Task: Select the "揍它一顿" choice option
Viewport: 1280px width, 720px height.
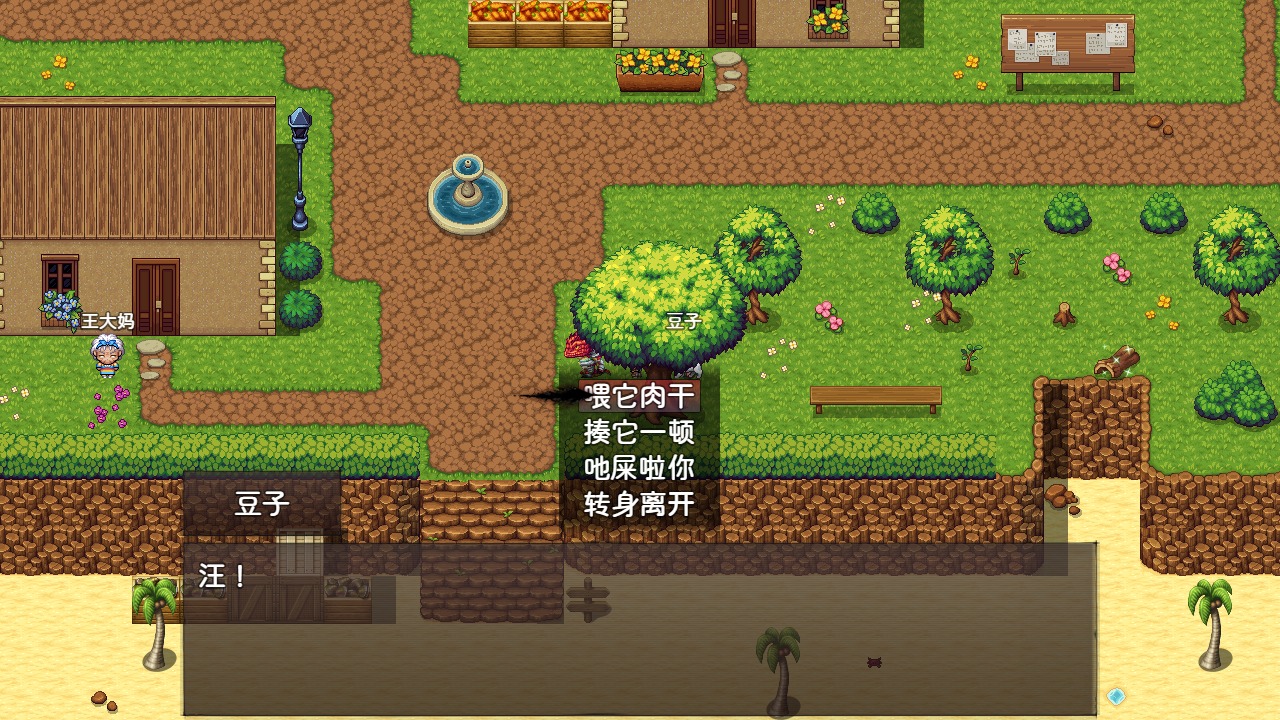Action: 641,432
